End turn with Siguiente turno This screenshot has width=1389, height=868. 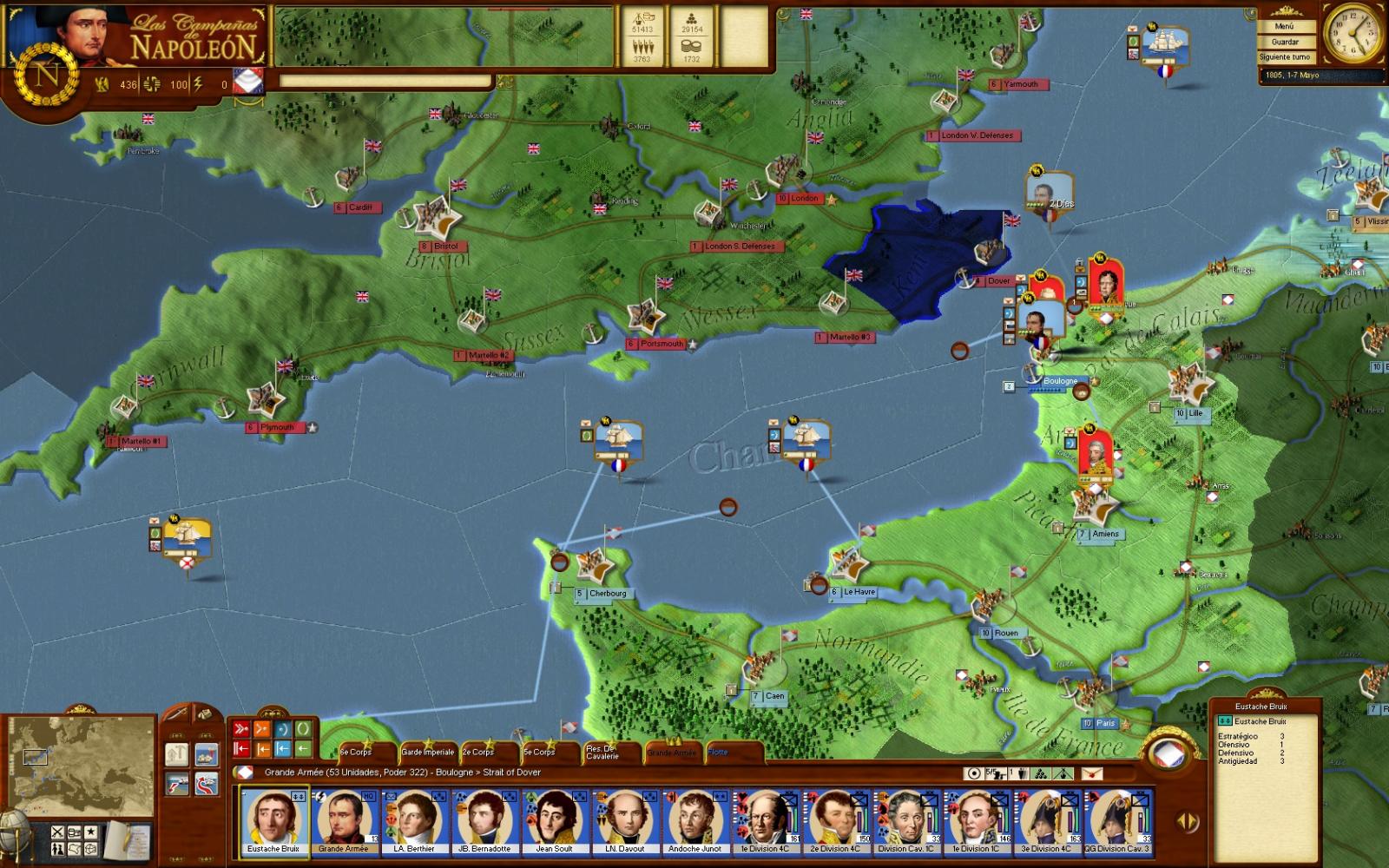pos(1285,57)
